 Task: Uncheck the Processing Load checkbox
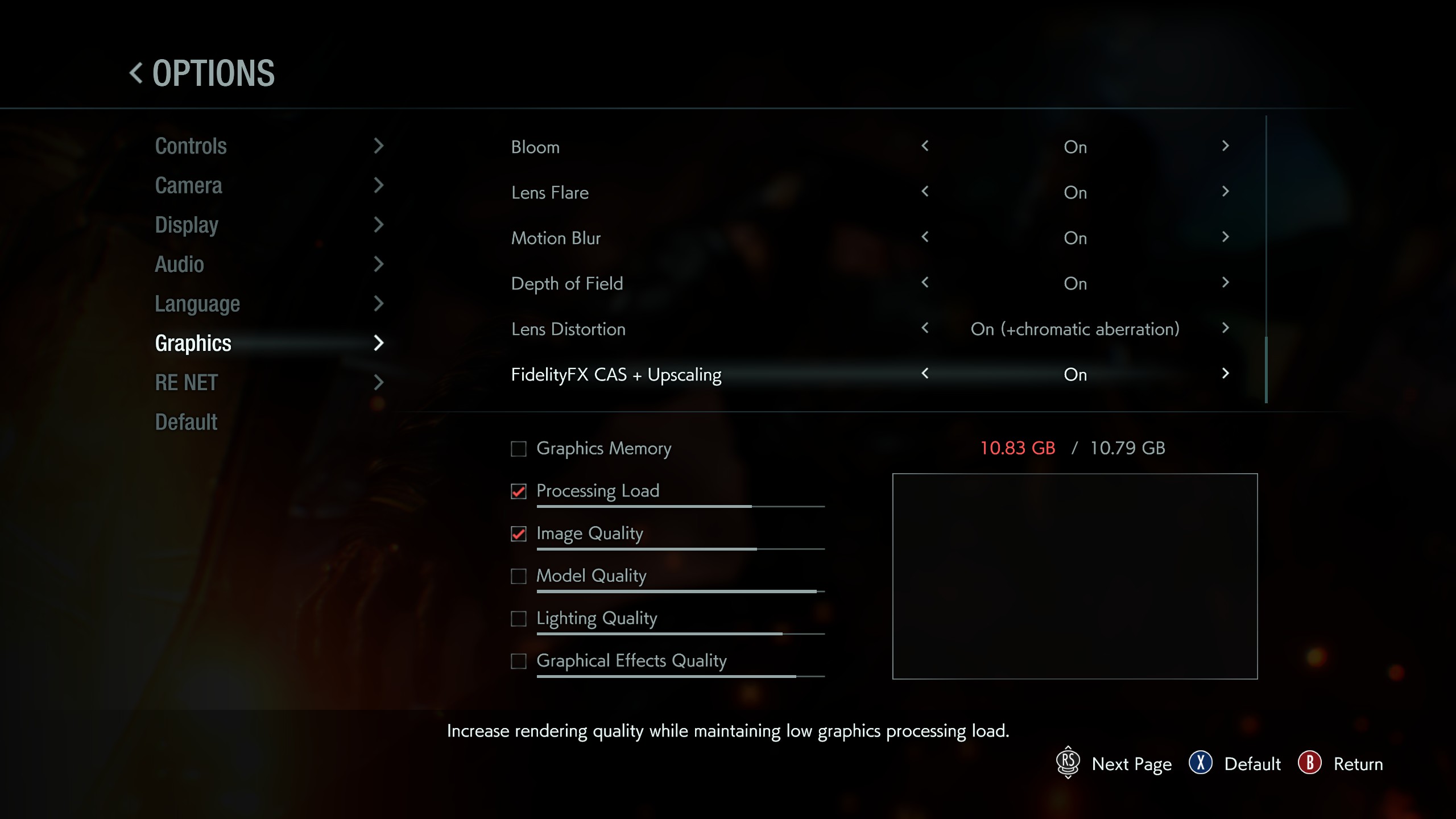518,491
